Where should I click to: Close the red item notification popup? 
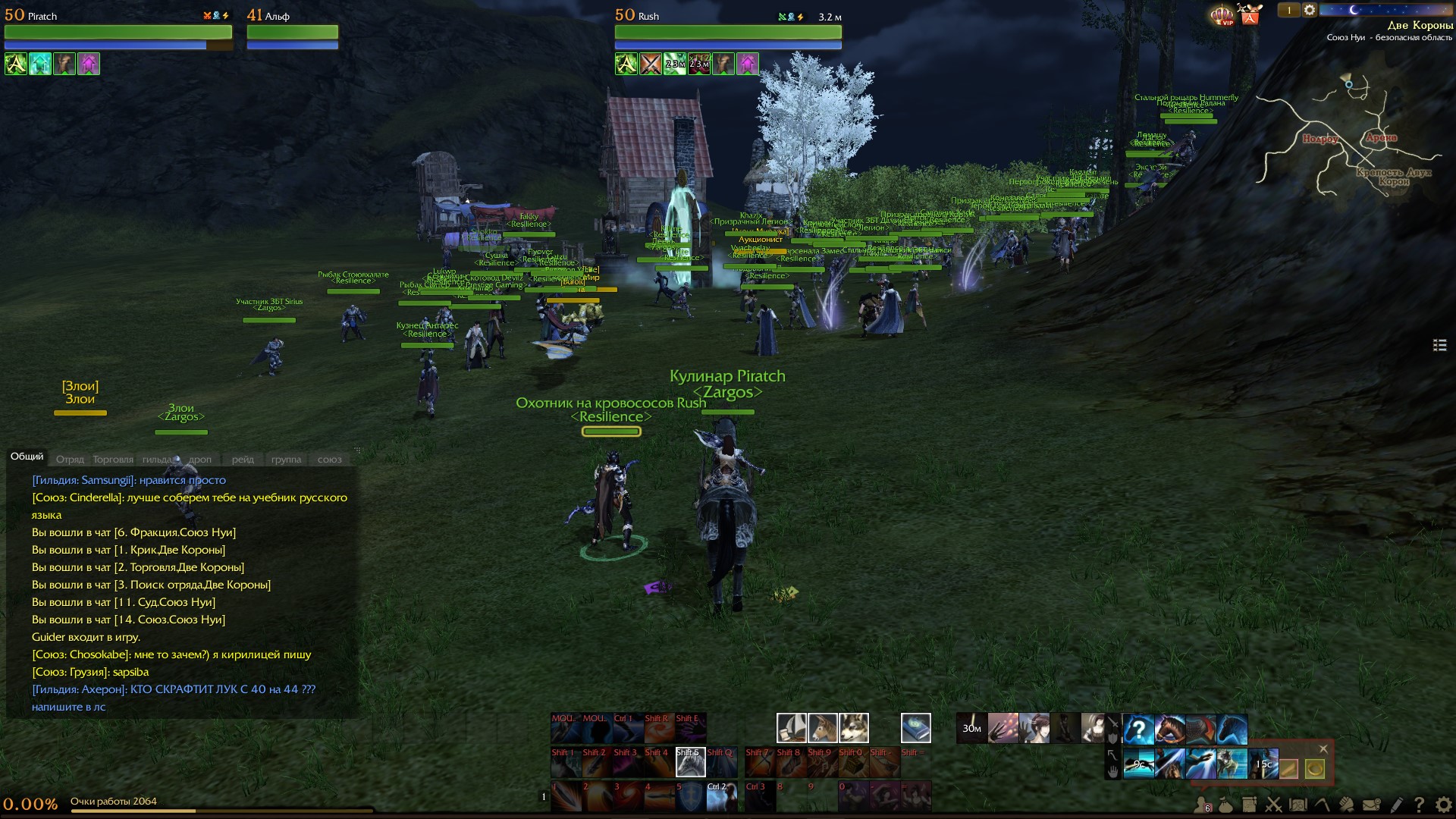click(x=1323, y=748)
